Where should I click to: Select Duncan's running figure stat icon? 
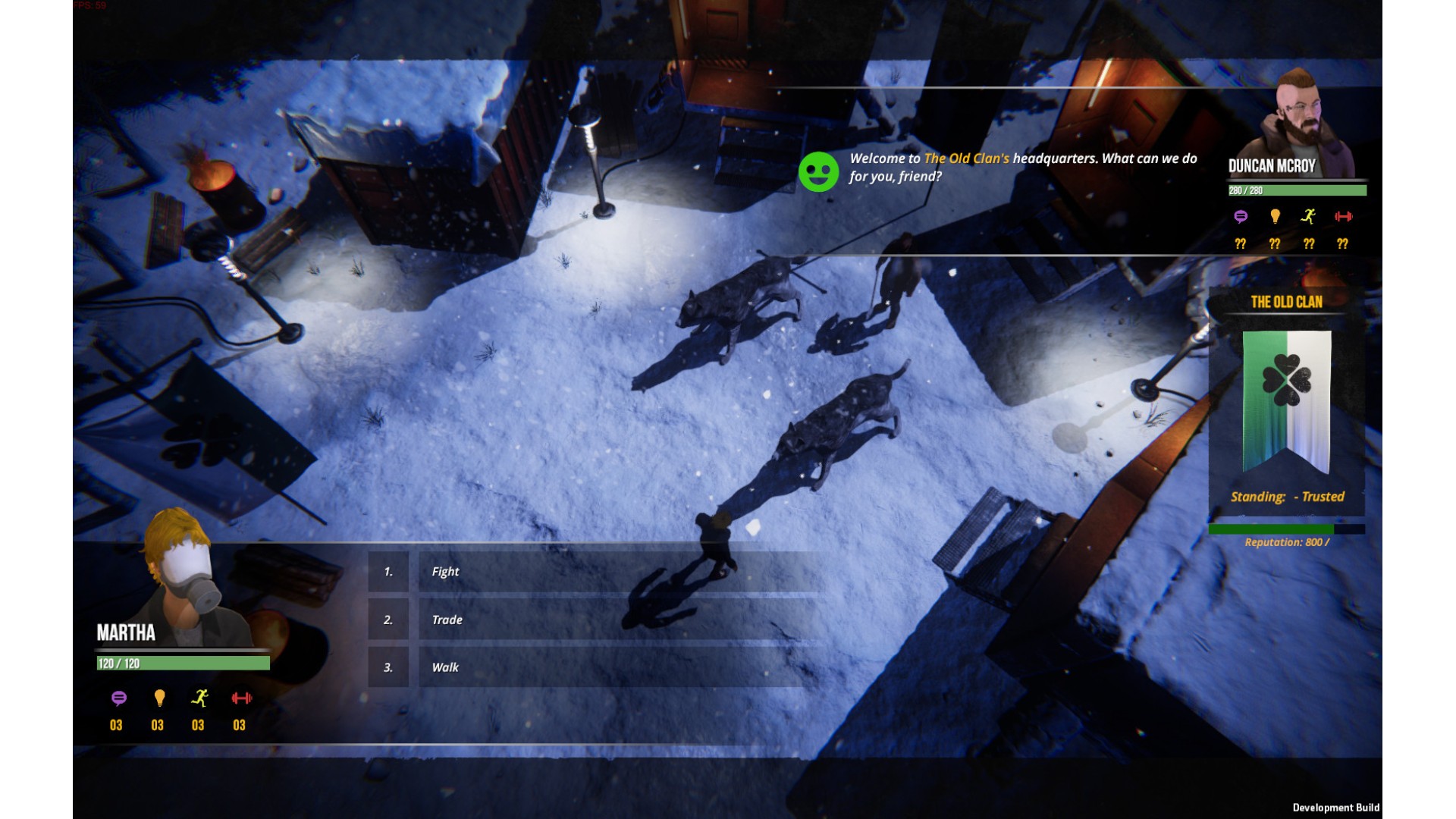(x=1308, y=217)
